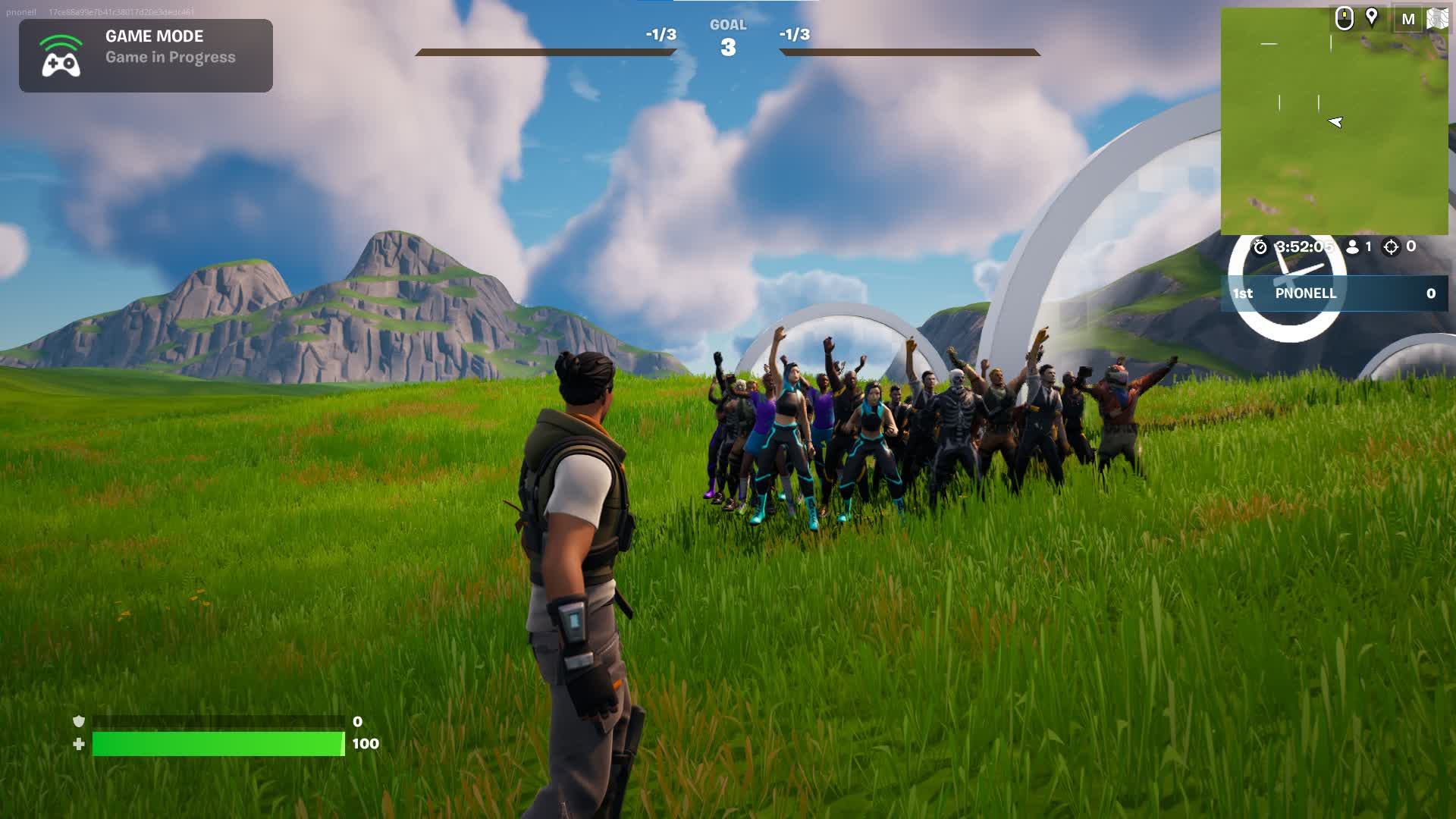Click the shield icon beside the shield bar
The width and height of the screenshot is (1456, 819).
[77, 723]
